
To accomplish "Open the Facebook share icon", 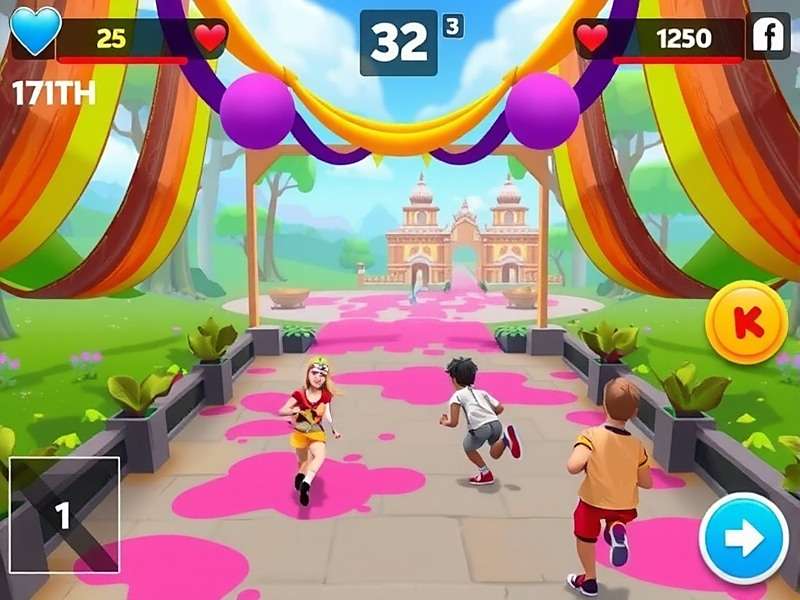I will [x=769, y=37].
